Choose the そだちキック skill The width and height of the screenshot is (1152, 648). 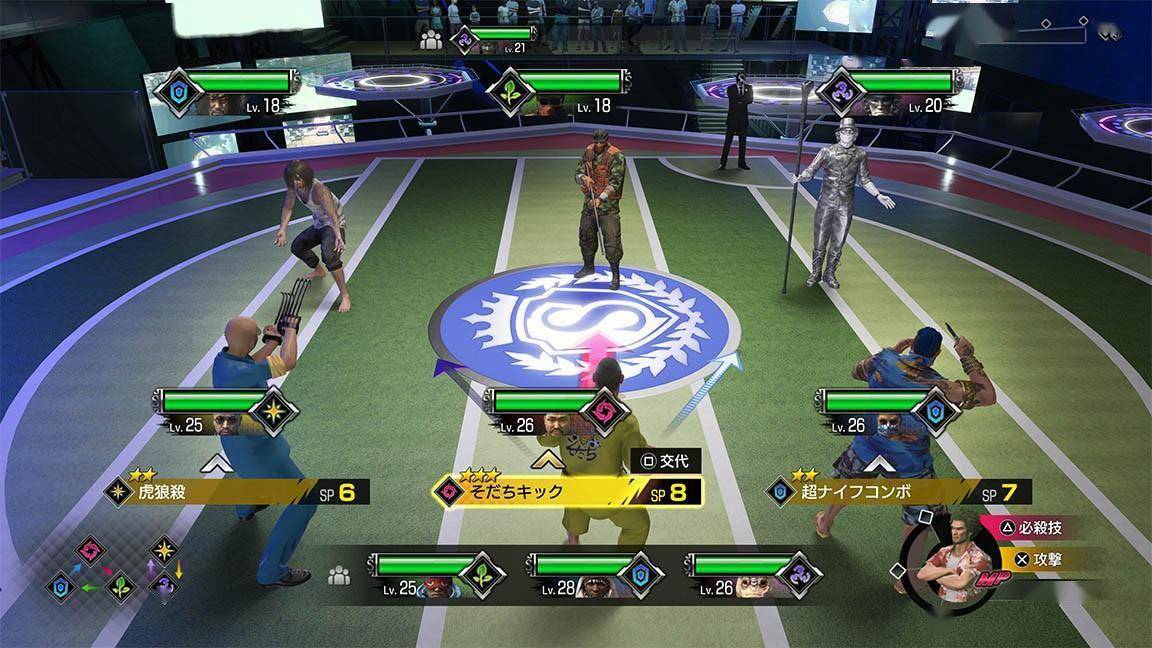tap(566, 492)
